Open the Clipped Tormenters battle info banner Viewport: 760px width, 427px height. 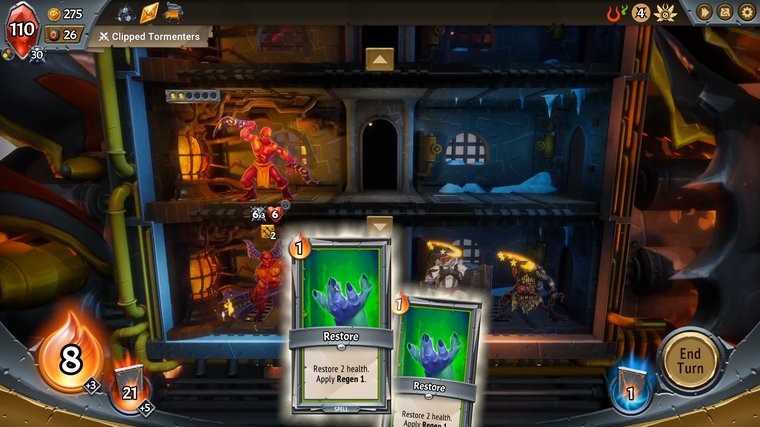click(150, 37)
